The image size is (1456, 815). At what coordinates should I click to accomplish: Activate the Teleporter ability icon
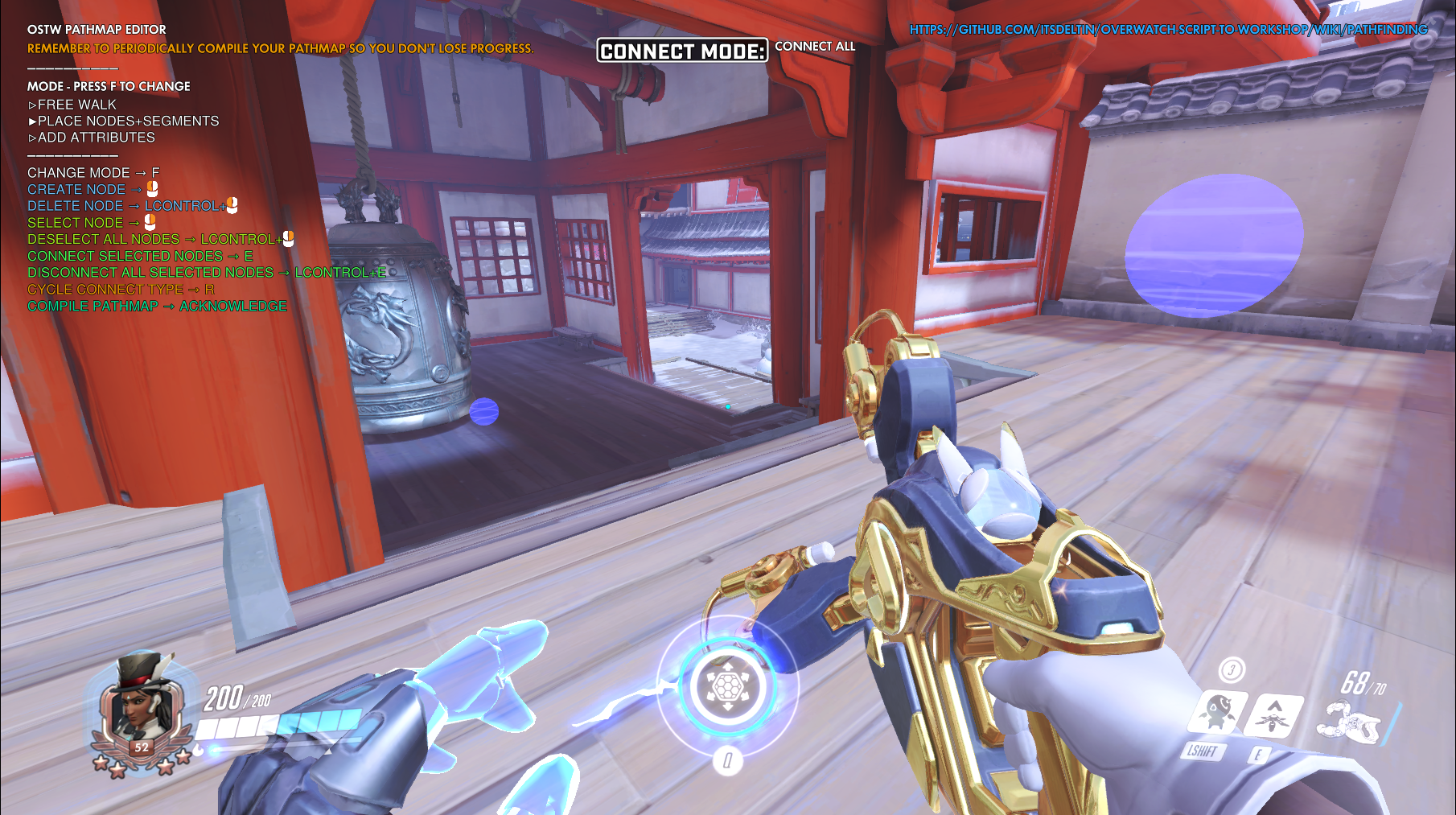point(1273,714)
